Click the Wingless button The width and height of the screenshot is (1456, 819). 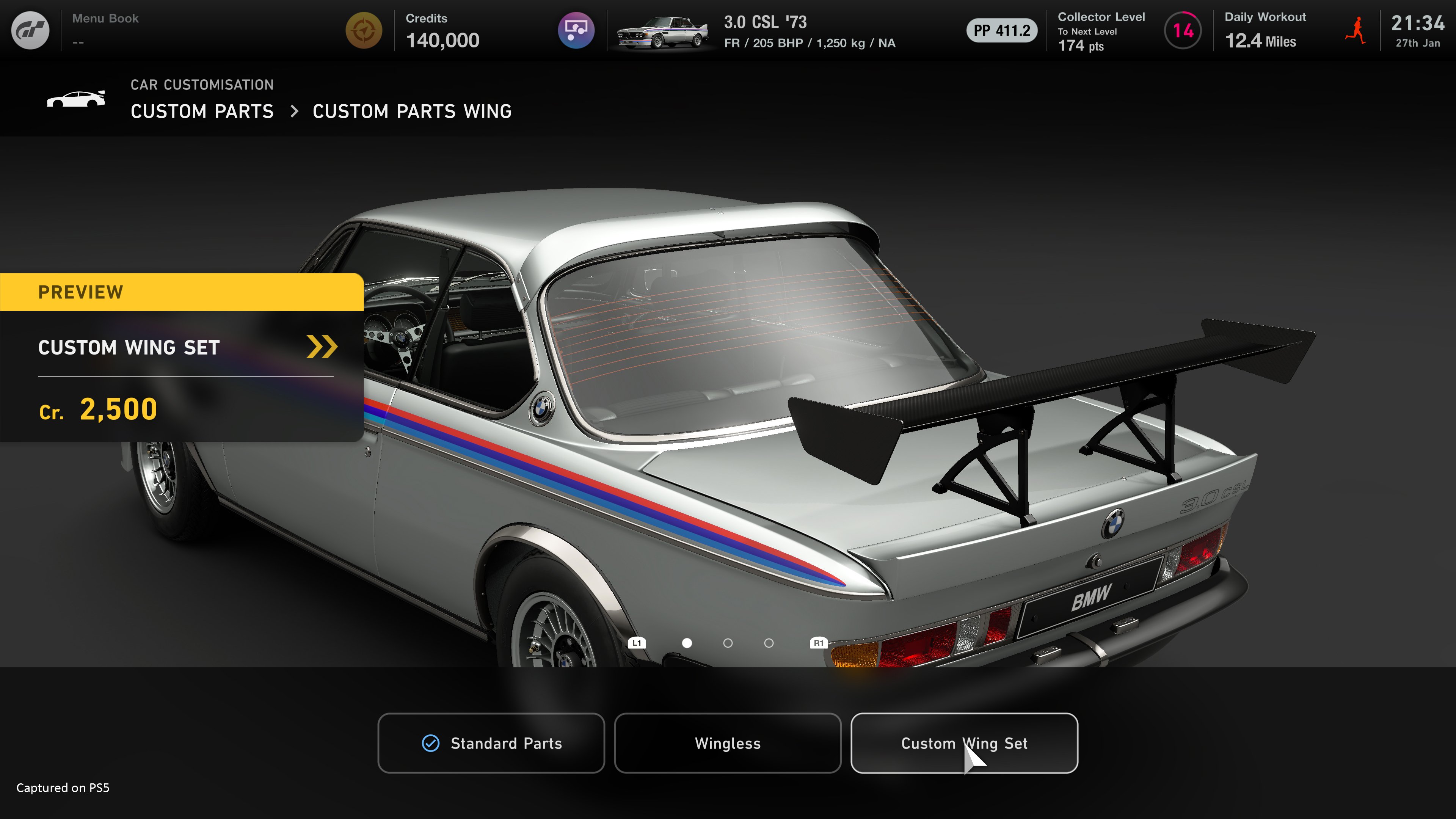coord(728,743)
